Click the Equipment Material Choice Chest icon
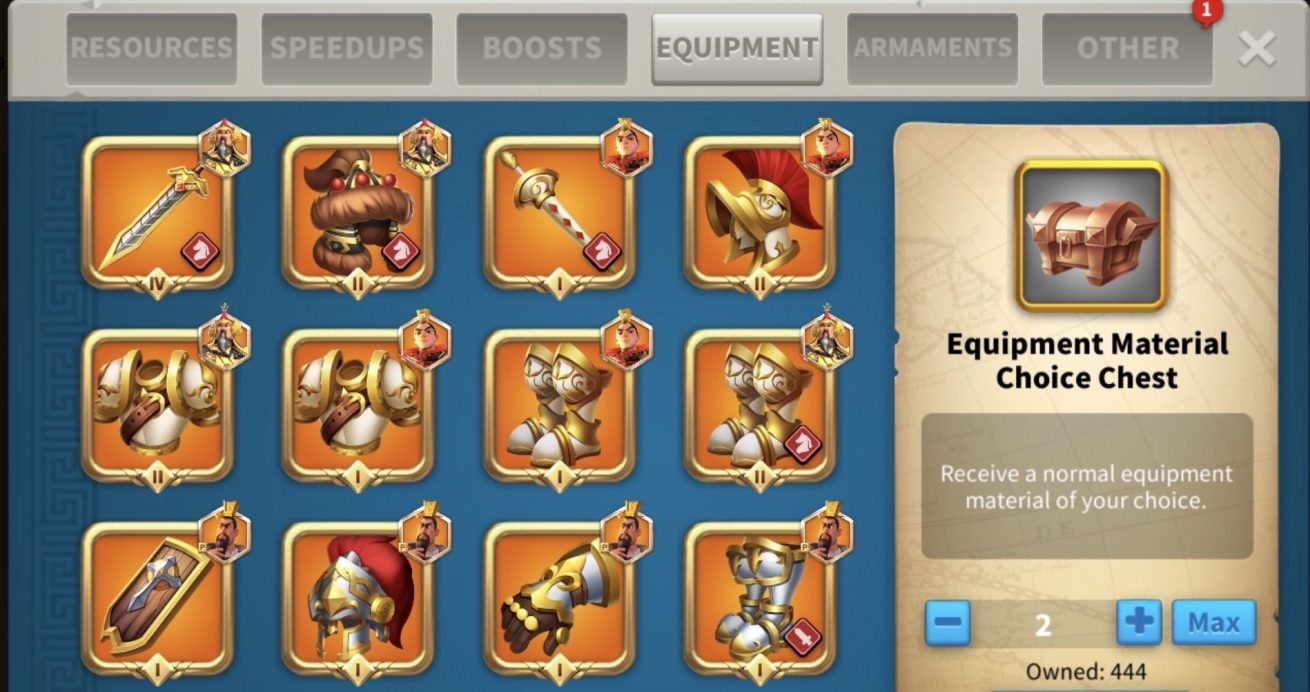Screen dimensions: 1310x692 (1091, 236)
